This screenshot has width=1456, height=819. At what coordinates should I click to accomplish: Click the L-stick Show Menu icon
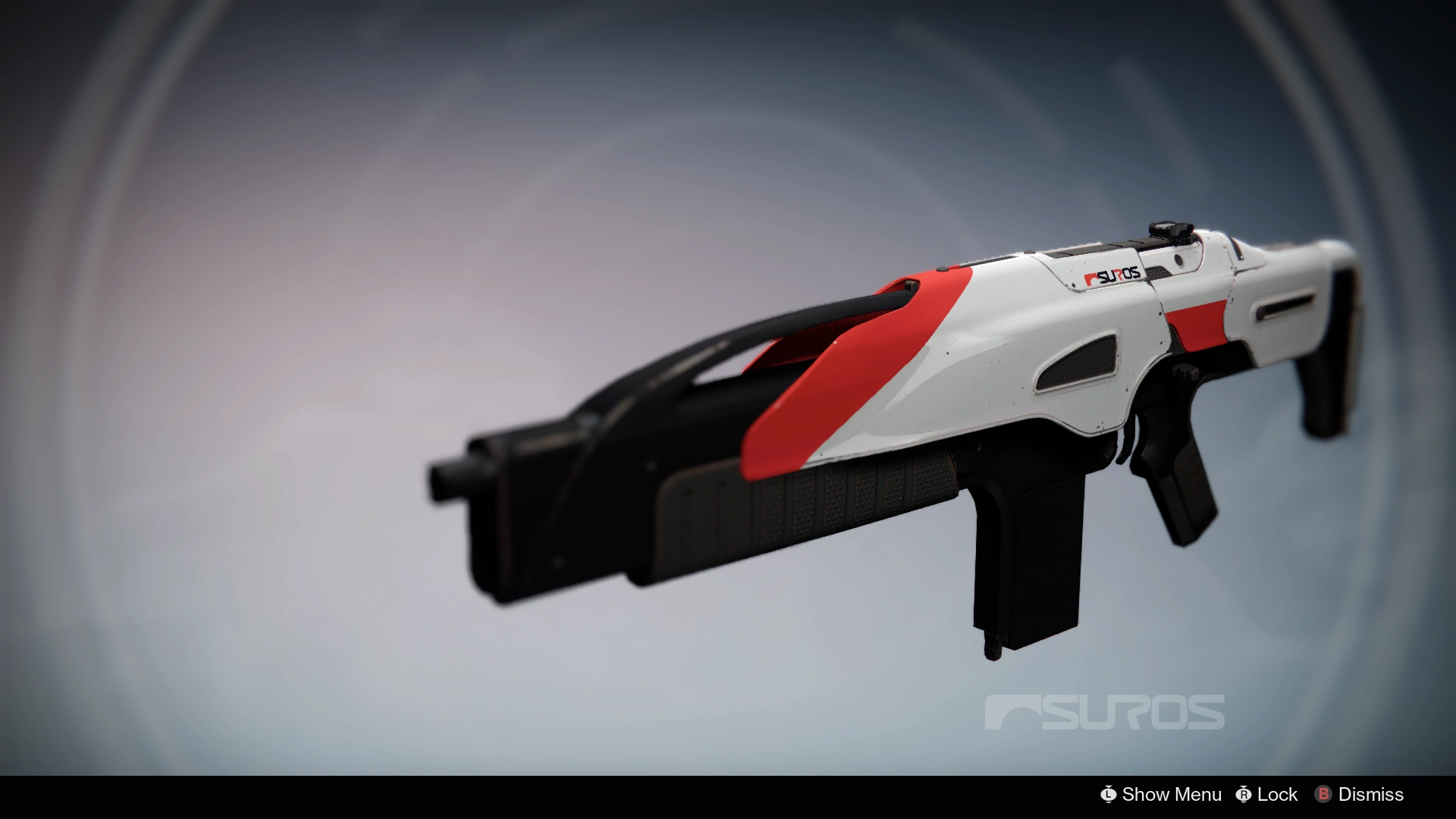tap(1108, 795)
